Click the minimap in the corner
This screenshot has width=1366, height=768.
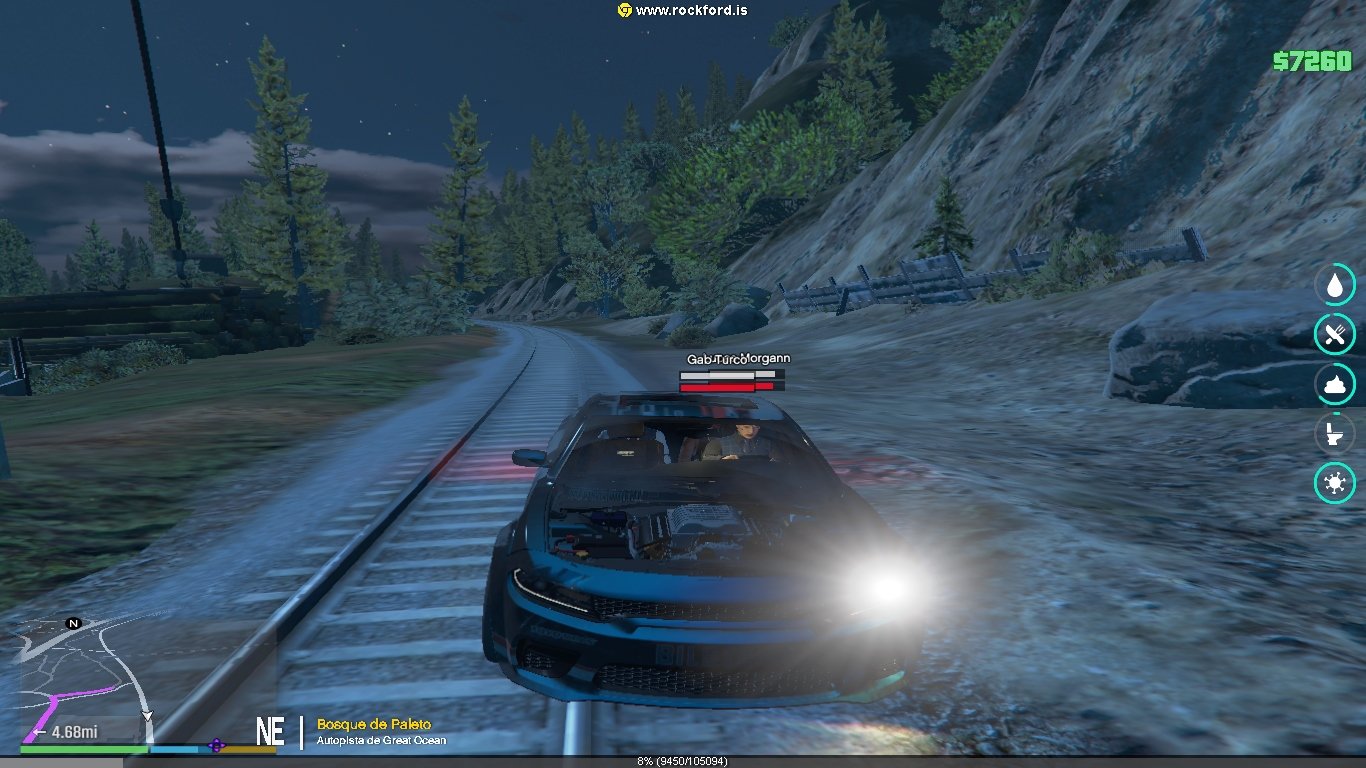pyautogui.click(x=85, y=680)
